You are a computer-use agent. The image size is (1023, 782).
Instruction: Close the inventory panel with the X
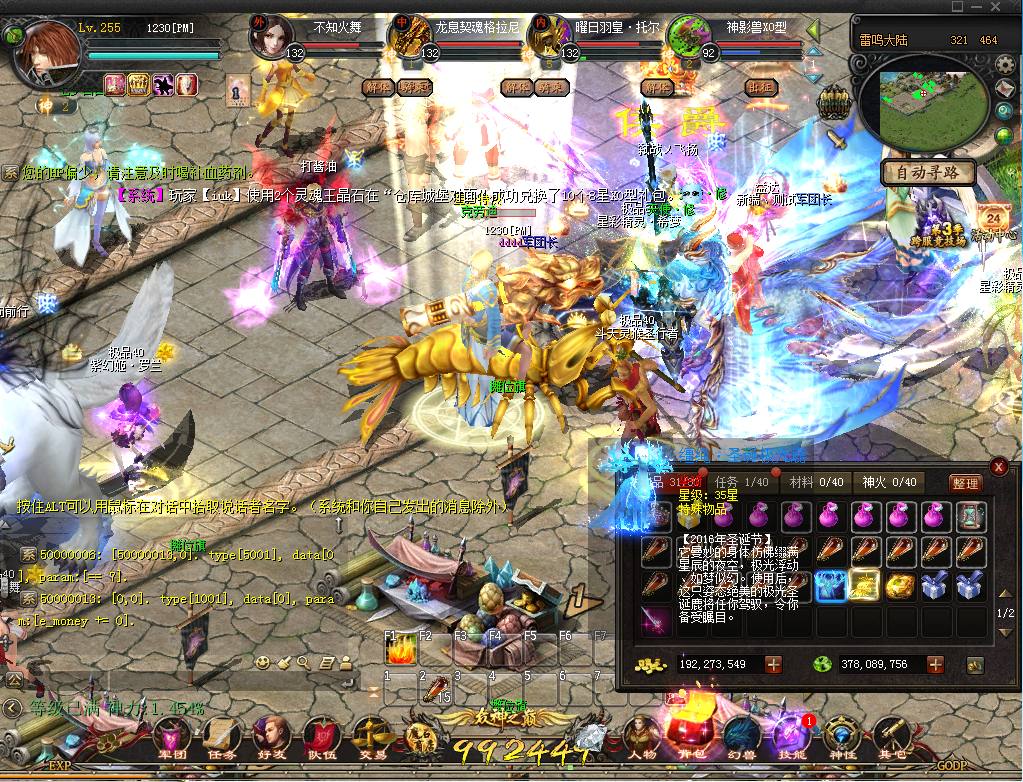[998, 467]
